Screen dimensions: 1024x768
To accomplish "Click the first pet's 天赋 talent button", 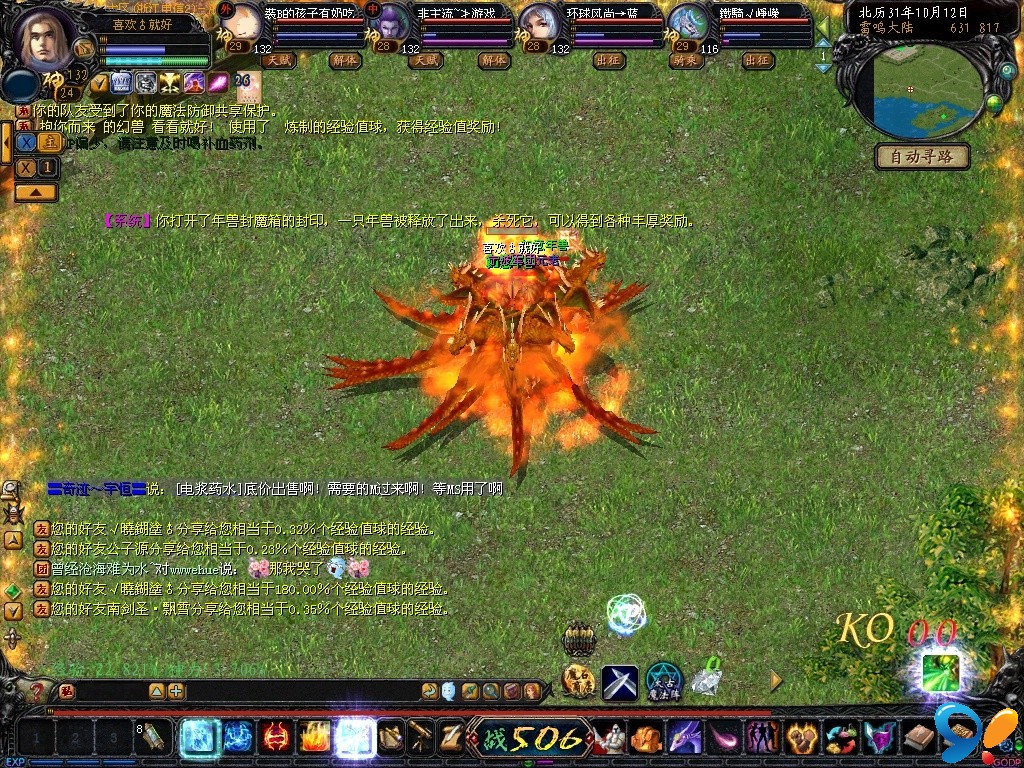I will pos(278,61).
